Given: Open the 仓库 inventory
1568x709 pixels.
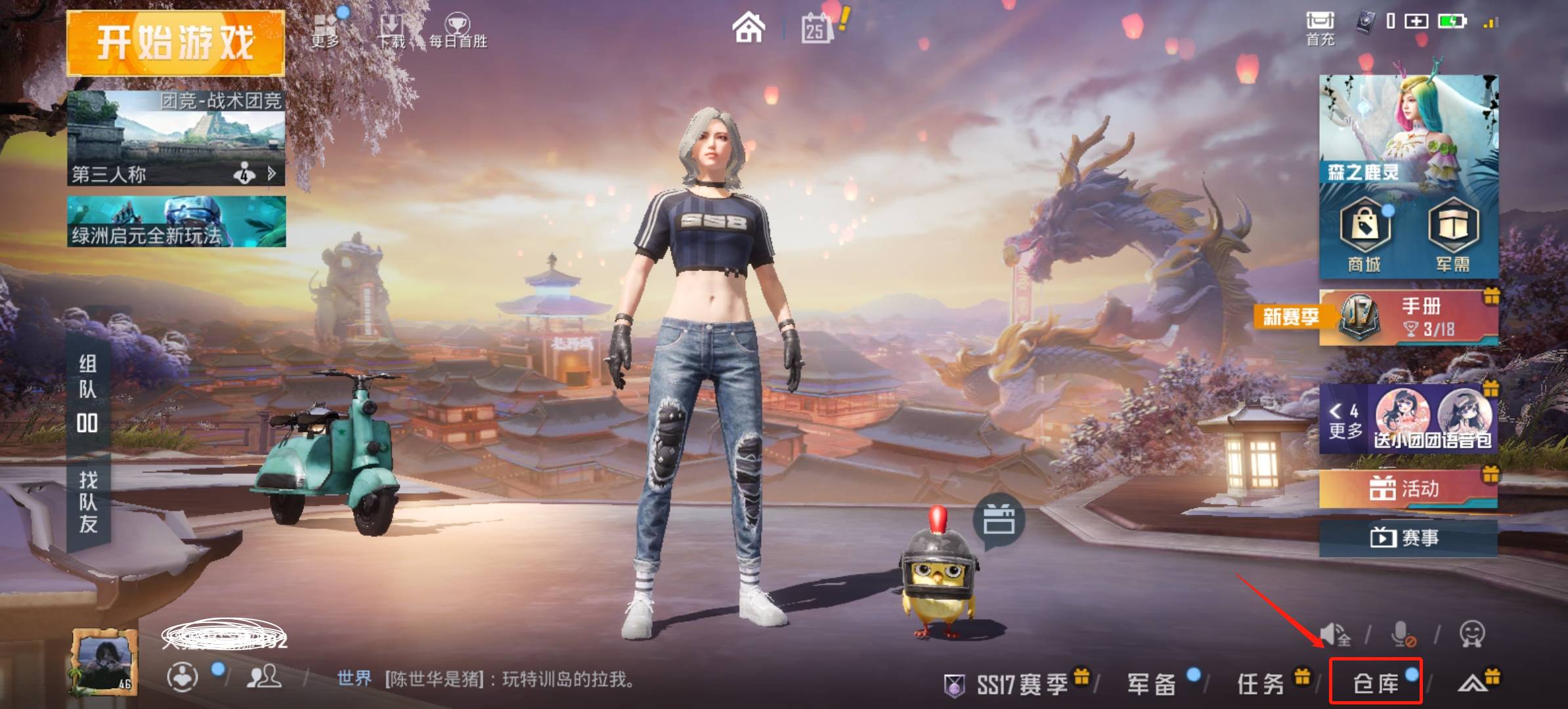Looking at the screenshot, I should [1376, 683].
